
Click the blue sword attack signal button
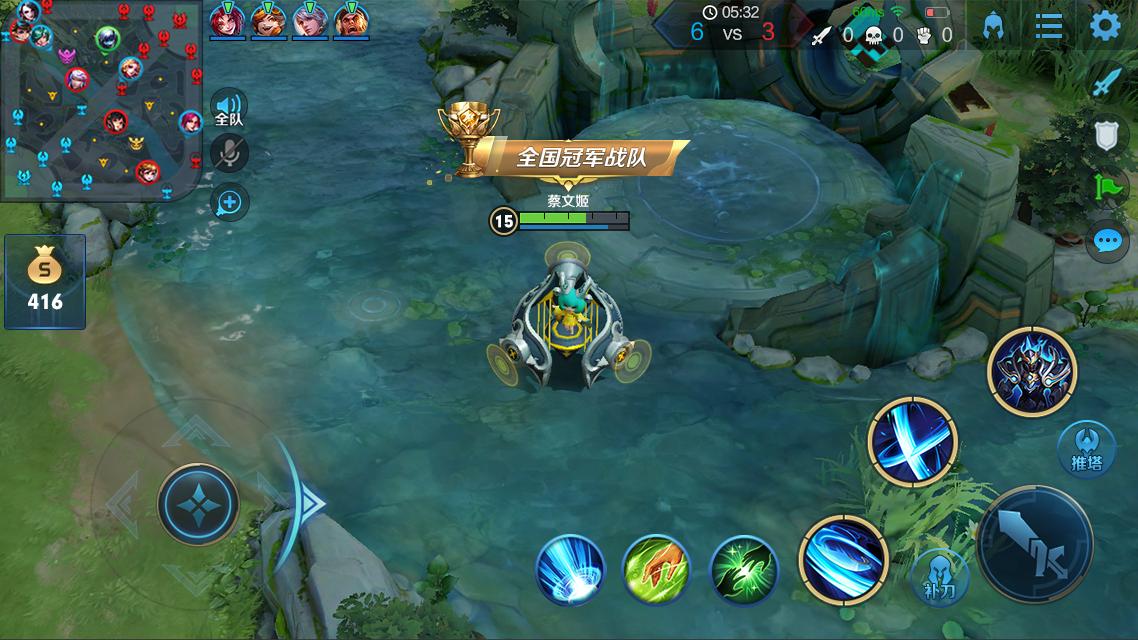pyautogui.click(x=1107, y=82)
